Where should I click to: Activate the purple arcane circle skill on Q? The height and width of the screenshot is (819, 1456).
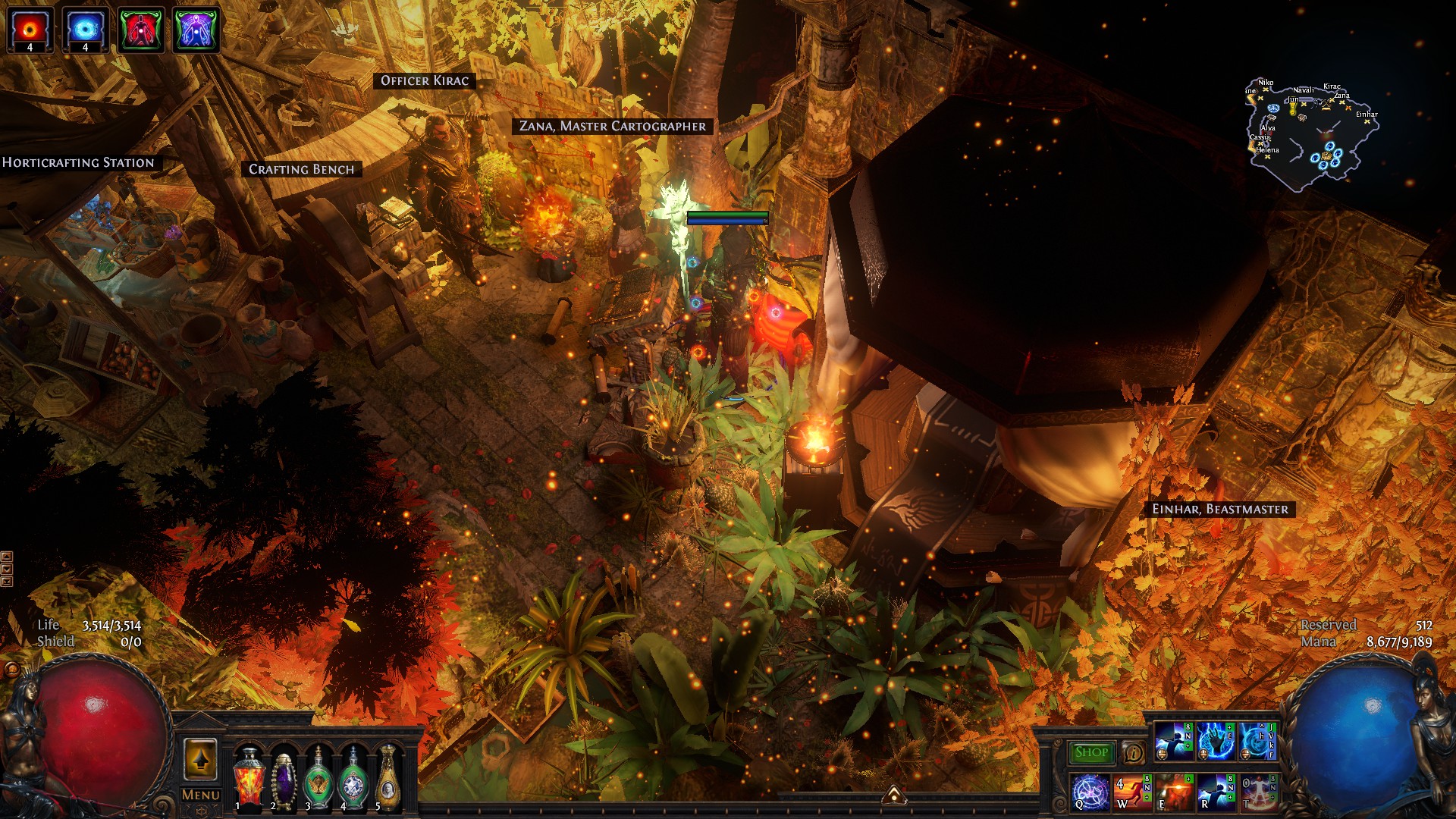tap(1090, 792)
